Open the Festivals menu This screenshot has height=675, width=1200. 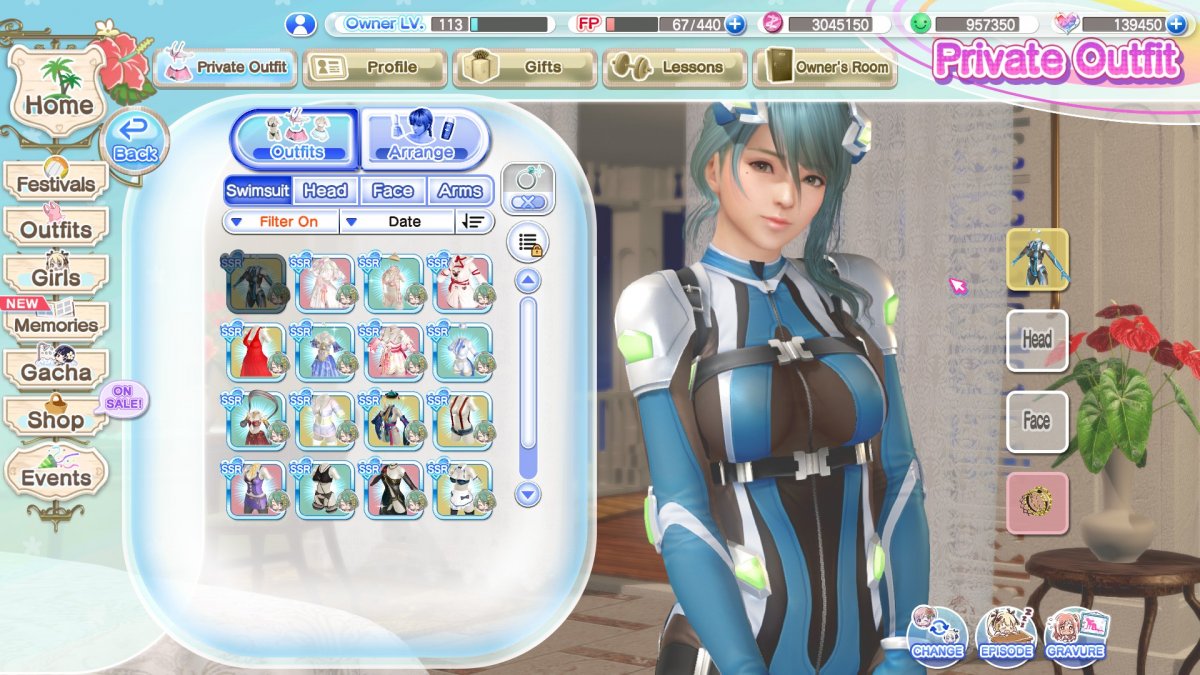pyautogui.click(x=56, y=184)
